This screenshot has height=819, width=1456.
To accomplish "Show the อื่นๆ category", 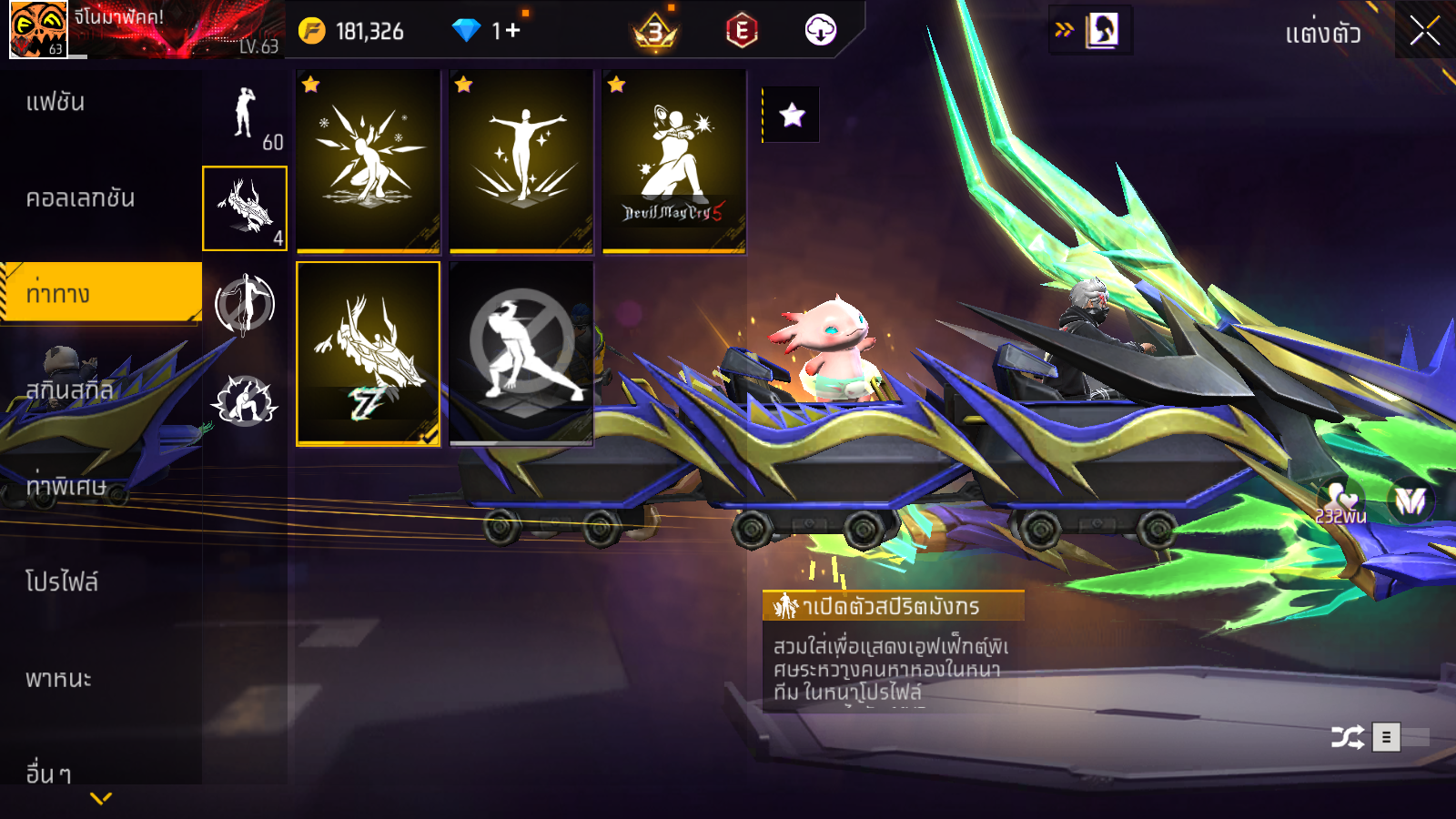I will [x=48, y=773].
